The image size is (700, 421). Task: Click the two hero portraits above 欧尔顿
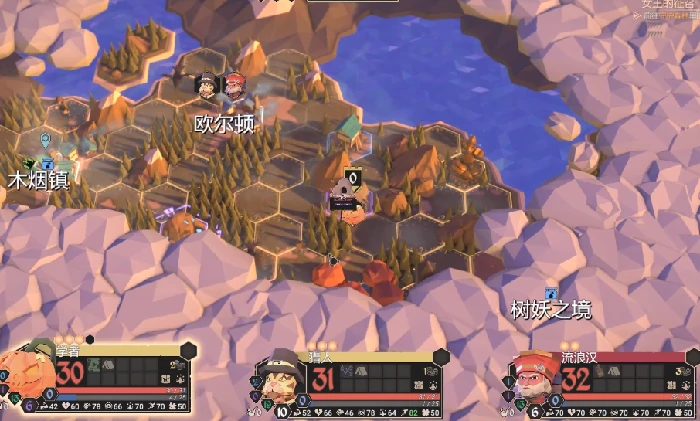220,87
